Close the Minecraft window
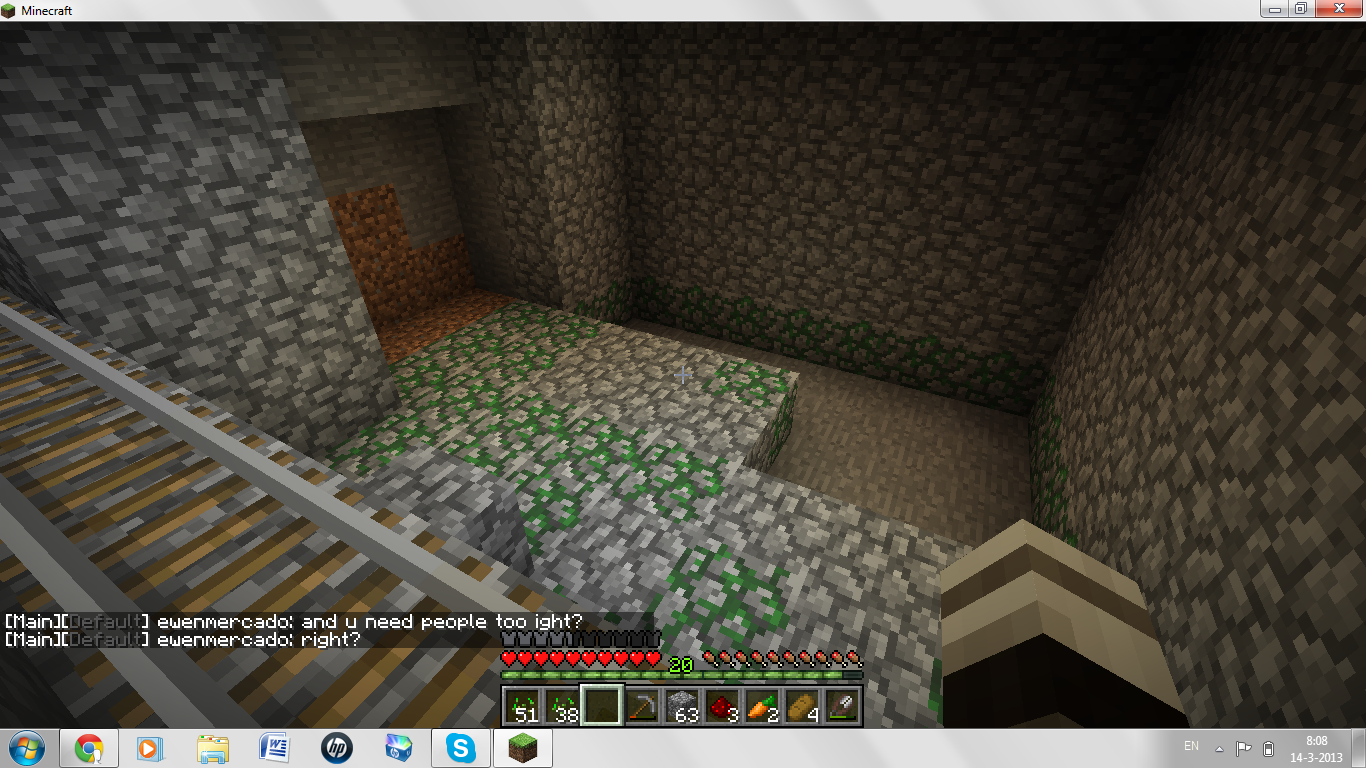 coord(1339,9)
